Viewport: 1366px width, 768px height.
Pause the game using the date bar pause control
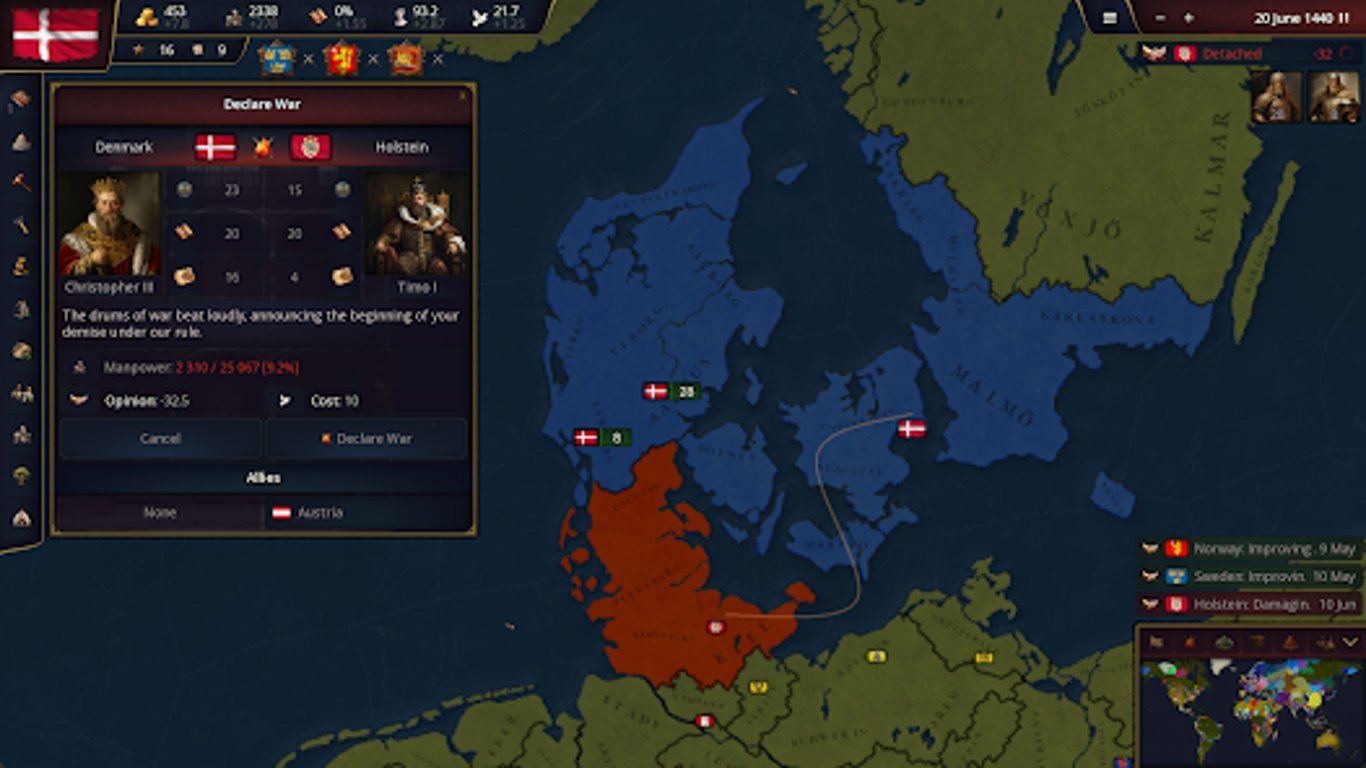coord(1344,18)
